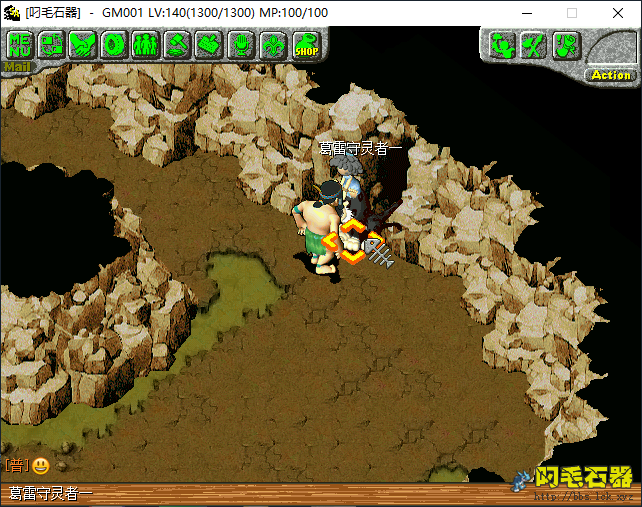Open the yellow Action button
This screenshot has width=642, height=507.
(x=610, y=74)
